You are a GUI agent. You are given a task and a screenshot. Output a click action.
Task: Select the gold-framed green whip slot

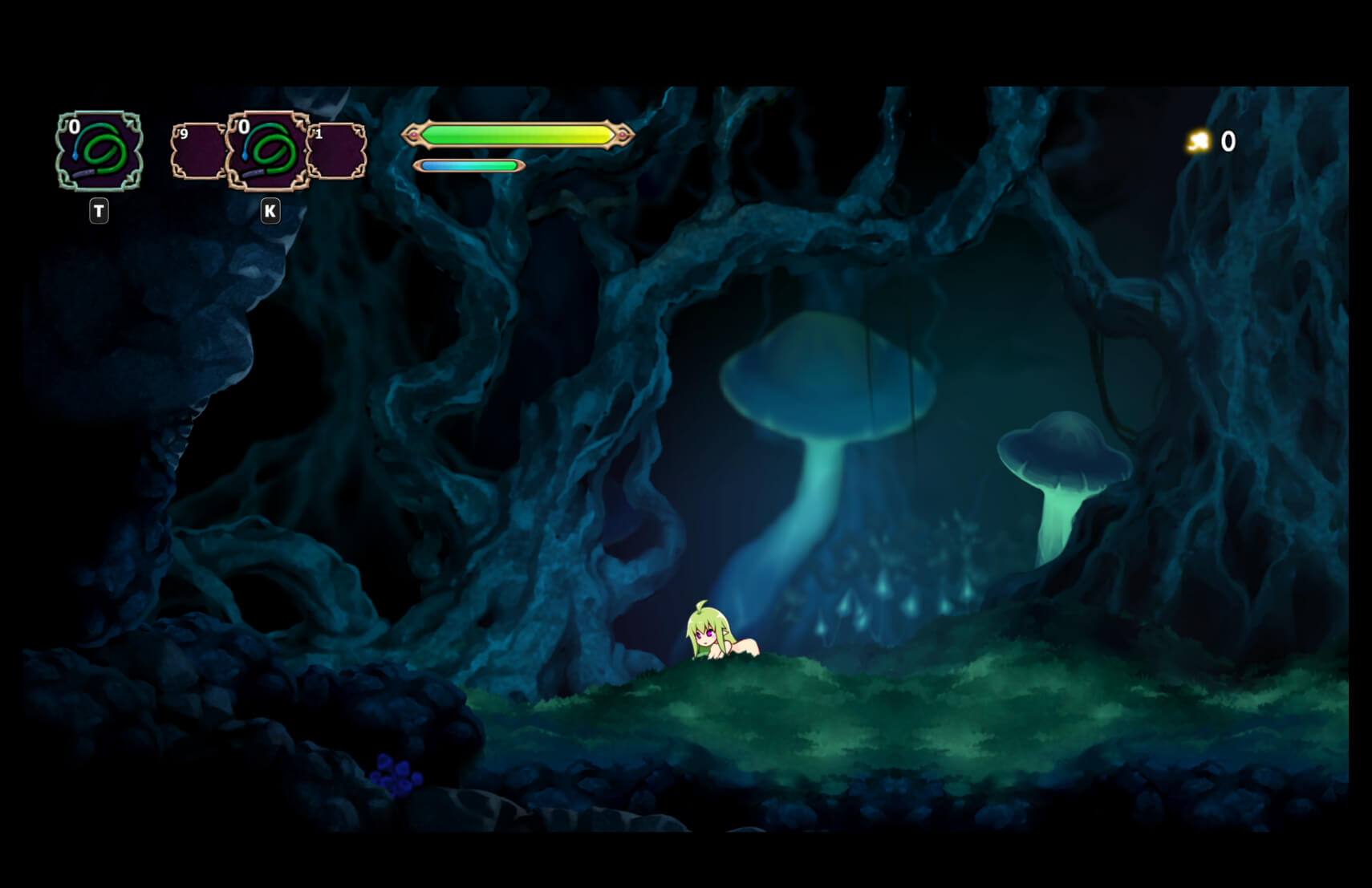click(268, 151)
